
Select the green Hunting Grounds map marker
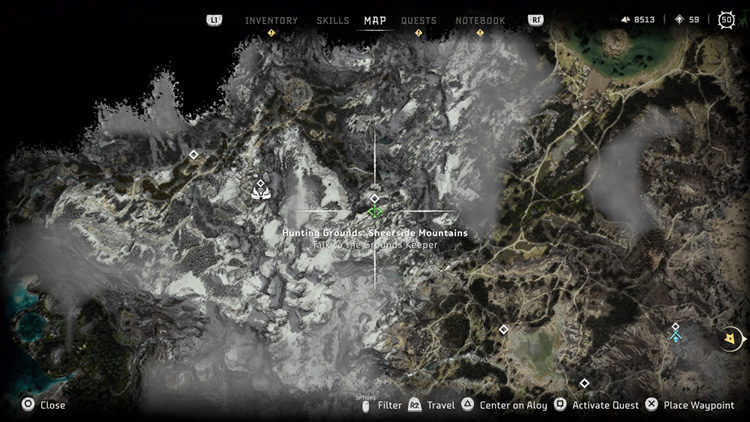click(375, 211)
